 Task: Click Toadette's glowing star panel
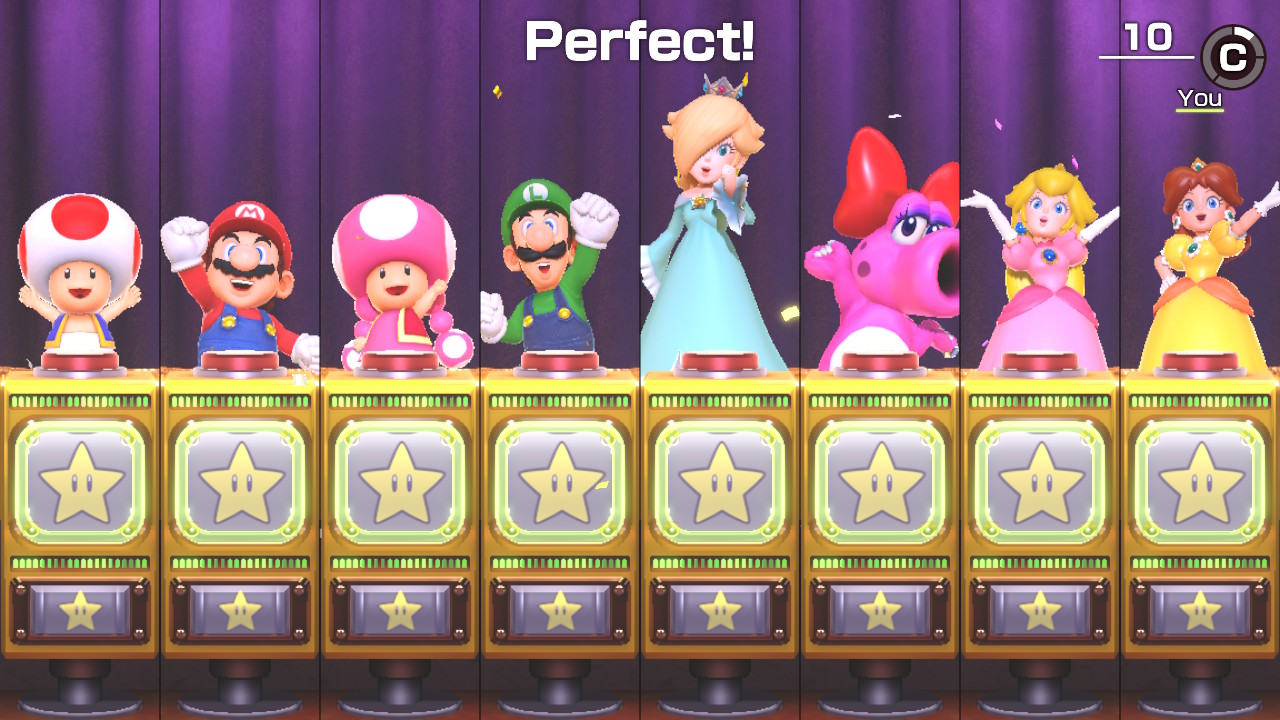point(400,483)
